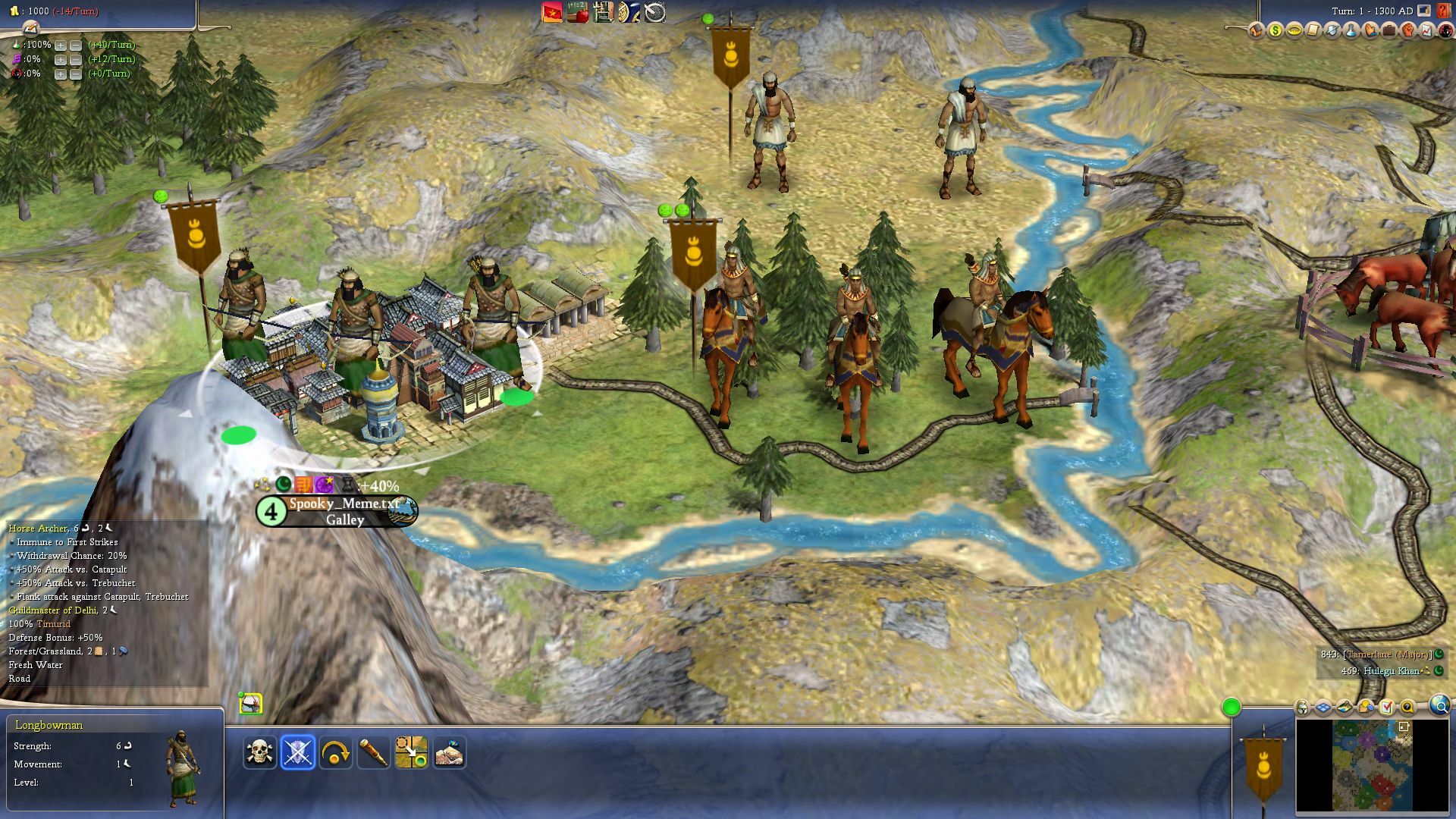1456x819 pixels.
Task: Activate the curved arrow skip turn command
Action: (335, 752)
